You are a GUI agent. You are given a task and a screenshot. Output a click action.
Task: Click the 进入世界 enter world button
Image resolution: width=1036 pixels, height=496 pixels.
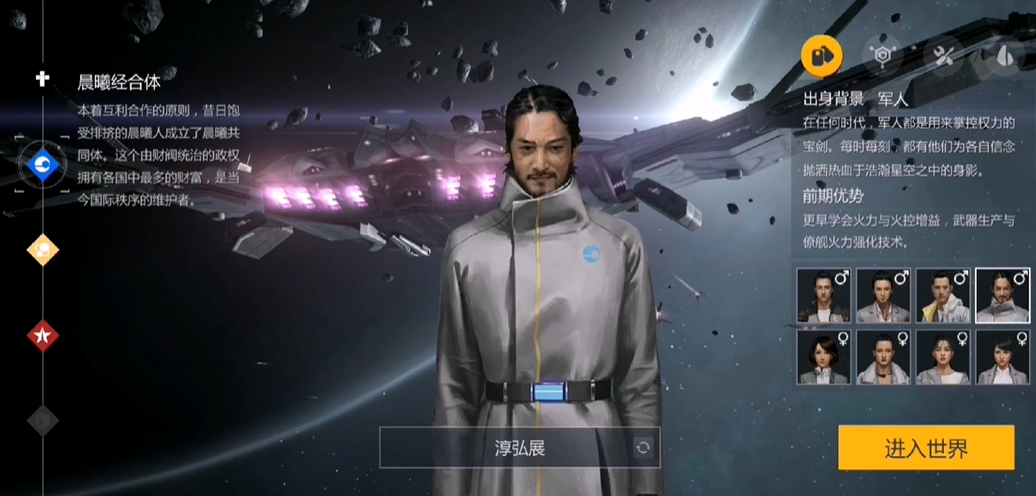point(926,448)
